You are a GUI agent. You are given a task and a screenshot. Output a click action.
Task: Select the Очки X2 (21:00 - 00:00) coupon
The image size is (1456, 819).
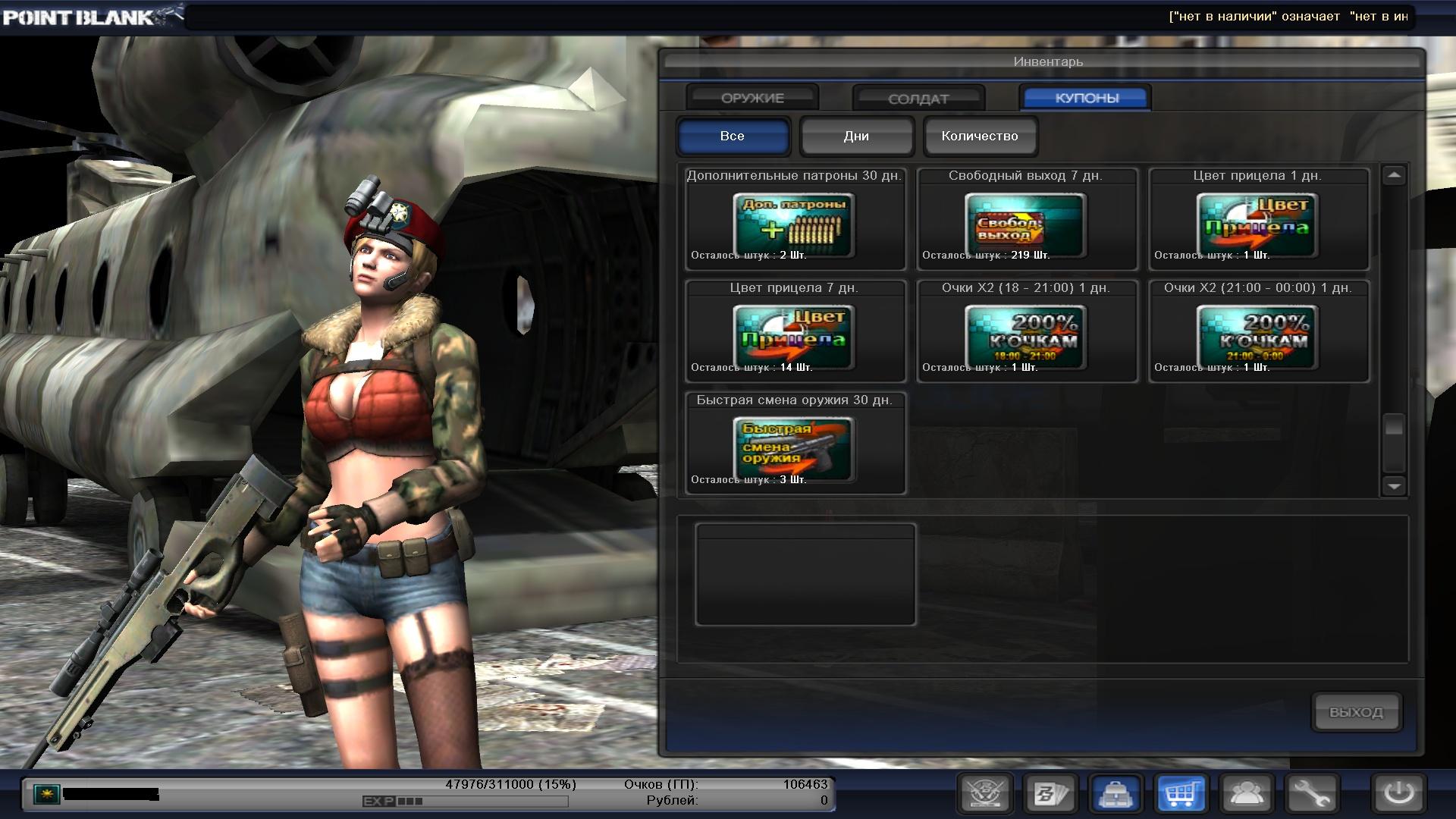coord(1257,337)
